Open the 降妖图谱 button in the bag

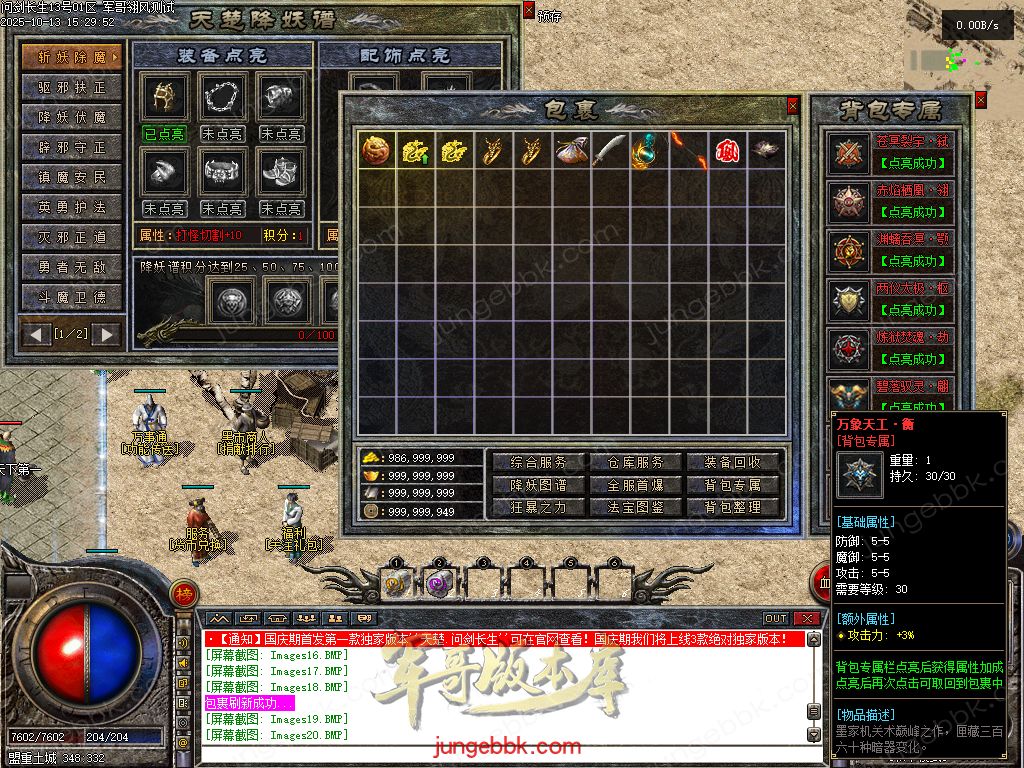coord(539,485)
